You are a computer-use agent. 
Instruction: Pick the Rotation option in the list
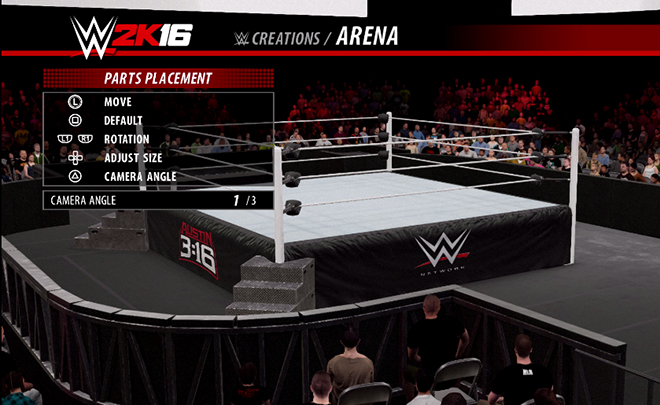127,139
